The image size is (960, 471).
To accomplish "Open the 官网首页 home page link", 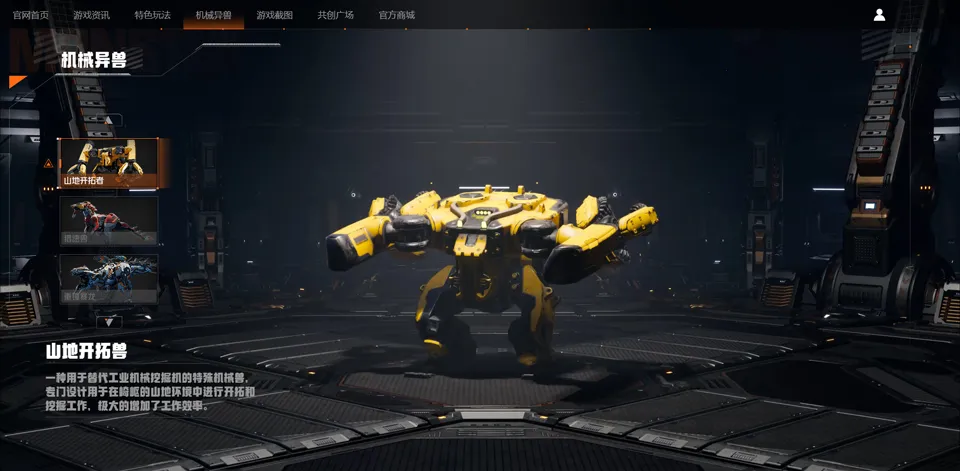I will (31, 15).
